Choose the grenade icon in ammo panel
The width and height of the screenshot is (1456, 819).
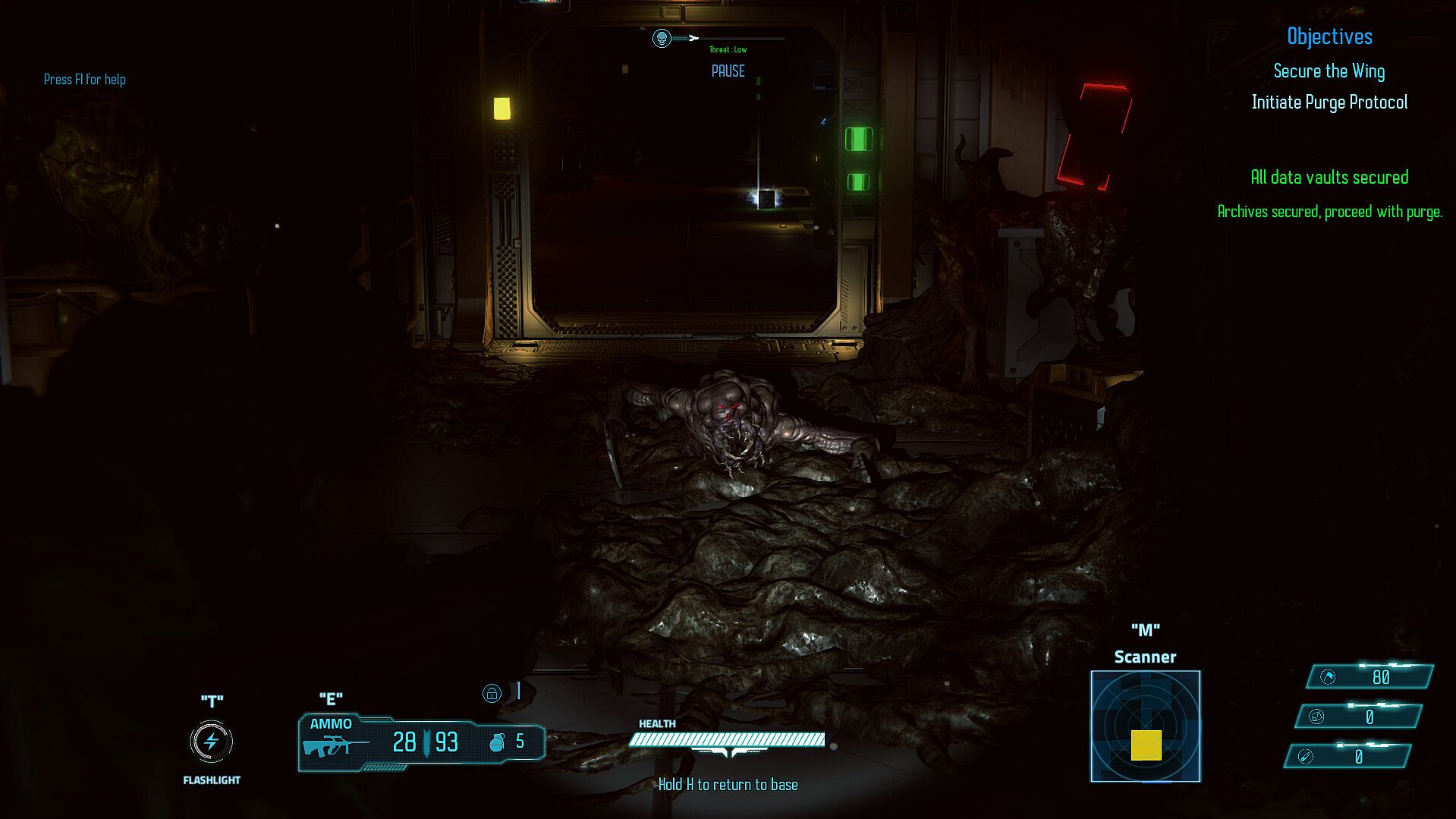point(497,742)
